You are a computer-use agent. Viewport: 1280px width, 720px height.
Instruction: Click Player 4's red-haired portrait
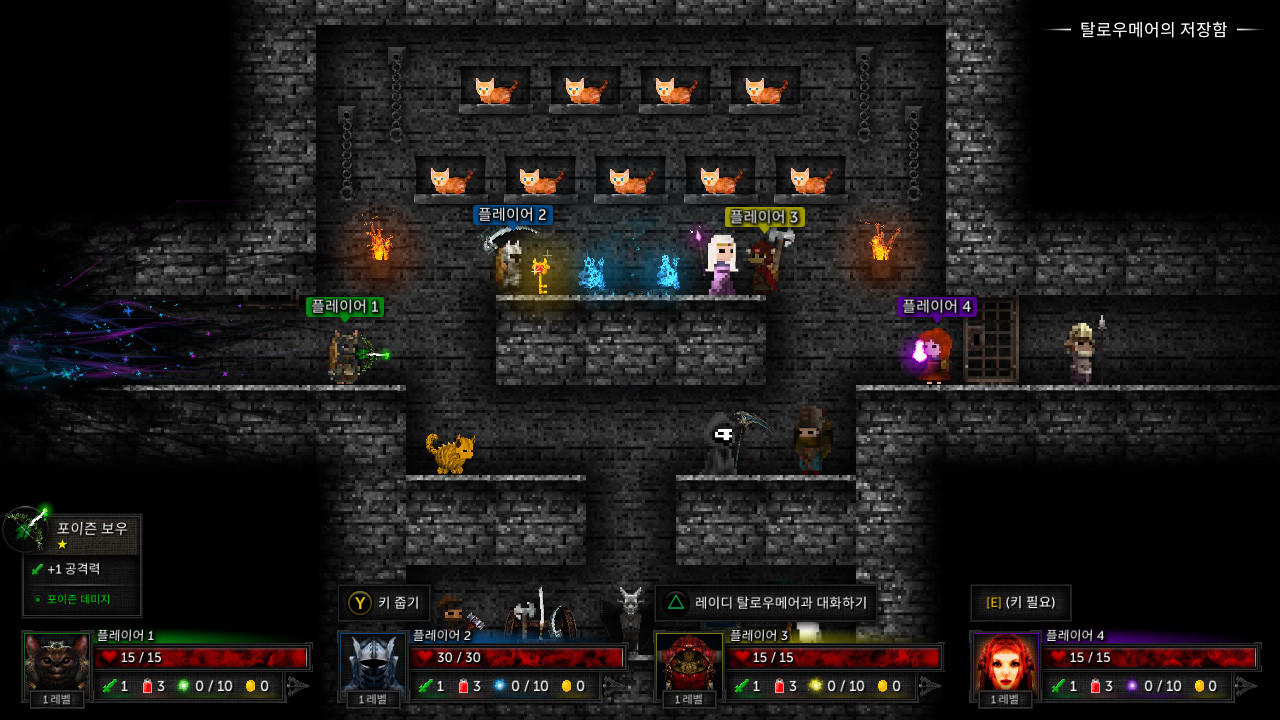pyautogui.click(x=1004, y=660)
